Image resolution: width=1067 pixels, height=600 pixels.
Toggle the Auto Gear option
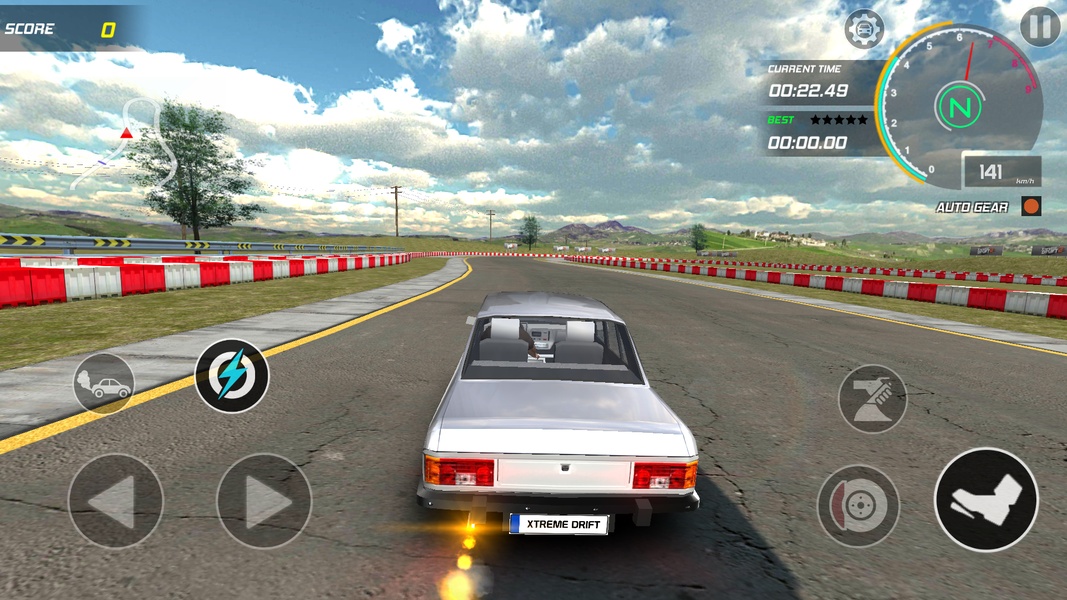[1031, 207]
